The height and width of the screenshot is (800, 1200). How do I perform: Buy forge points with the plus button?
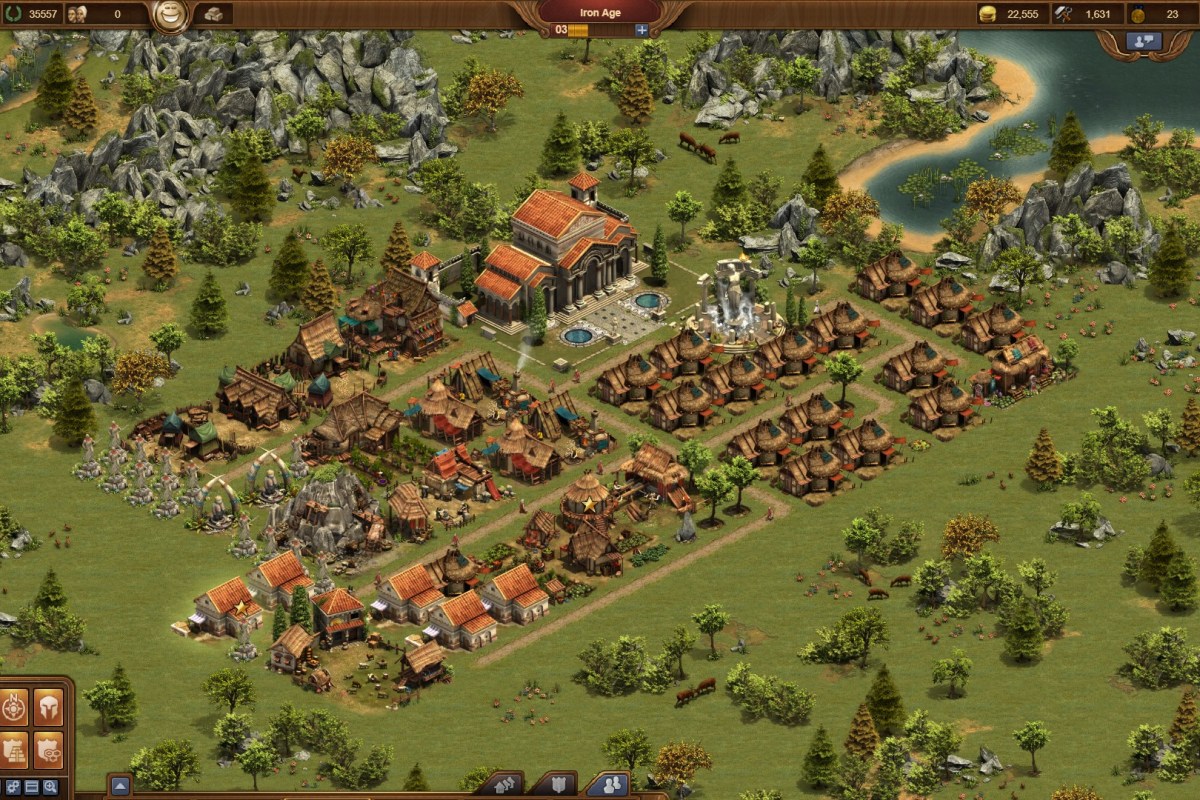point(642,30)
